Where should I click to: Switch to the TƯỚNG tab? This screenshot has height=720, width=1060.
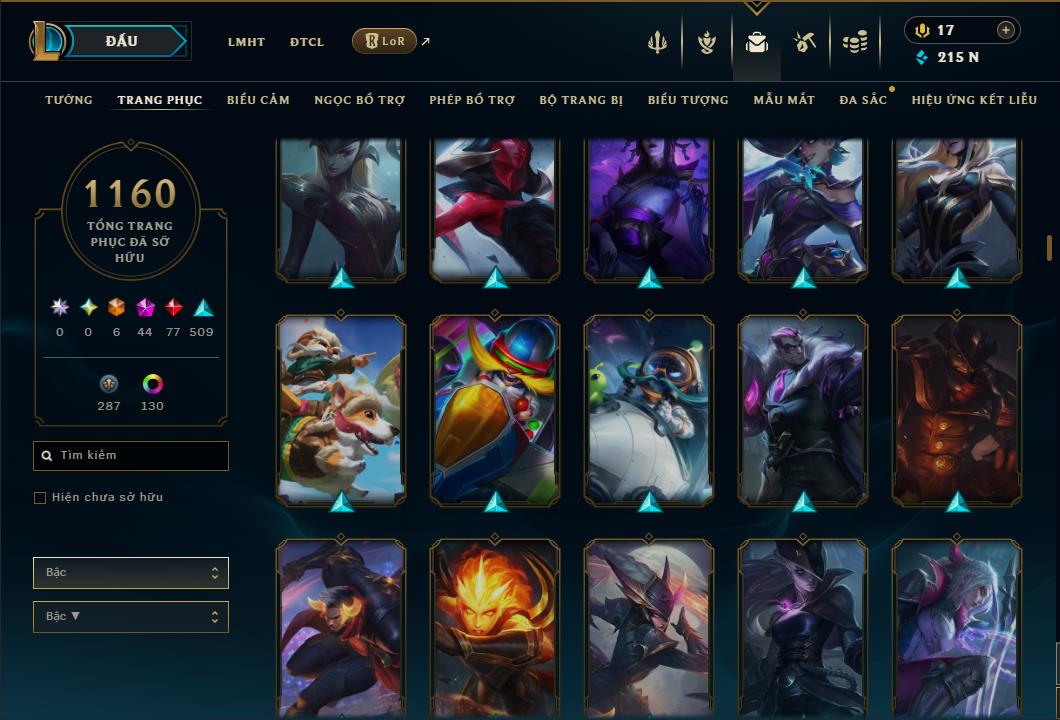[69, 100]
